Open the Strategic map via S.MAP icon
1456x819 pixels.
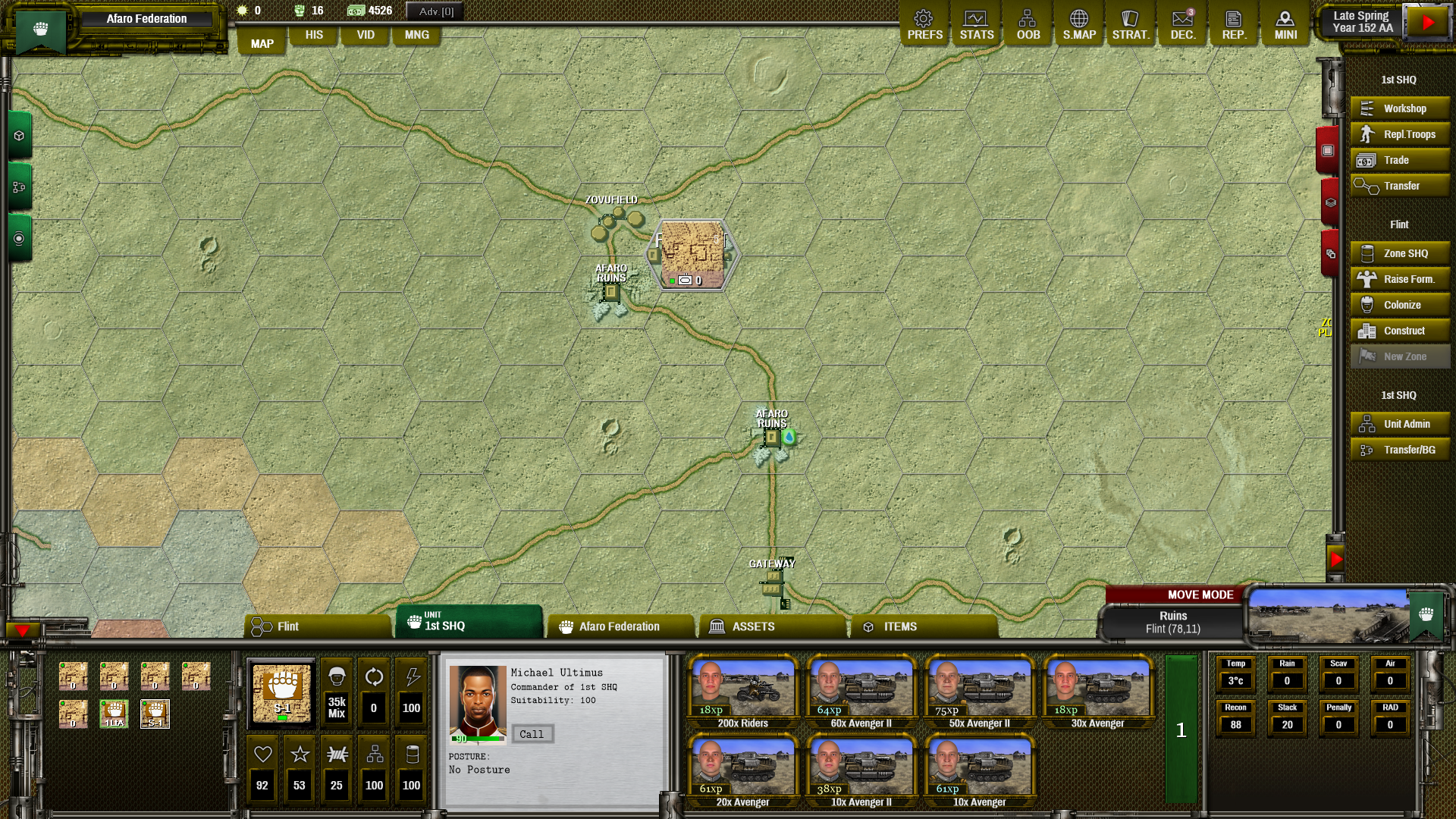(x=1079, y=23)
